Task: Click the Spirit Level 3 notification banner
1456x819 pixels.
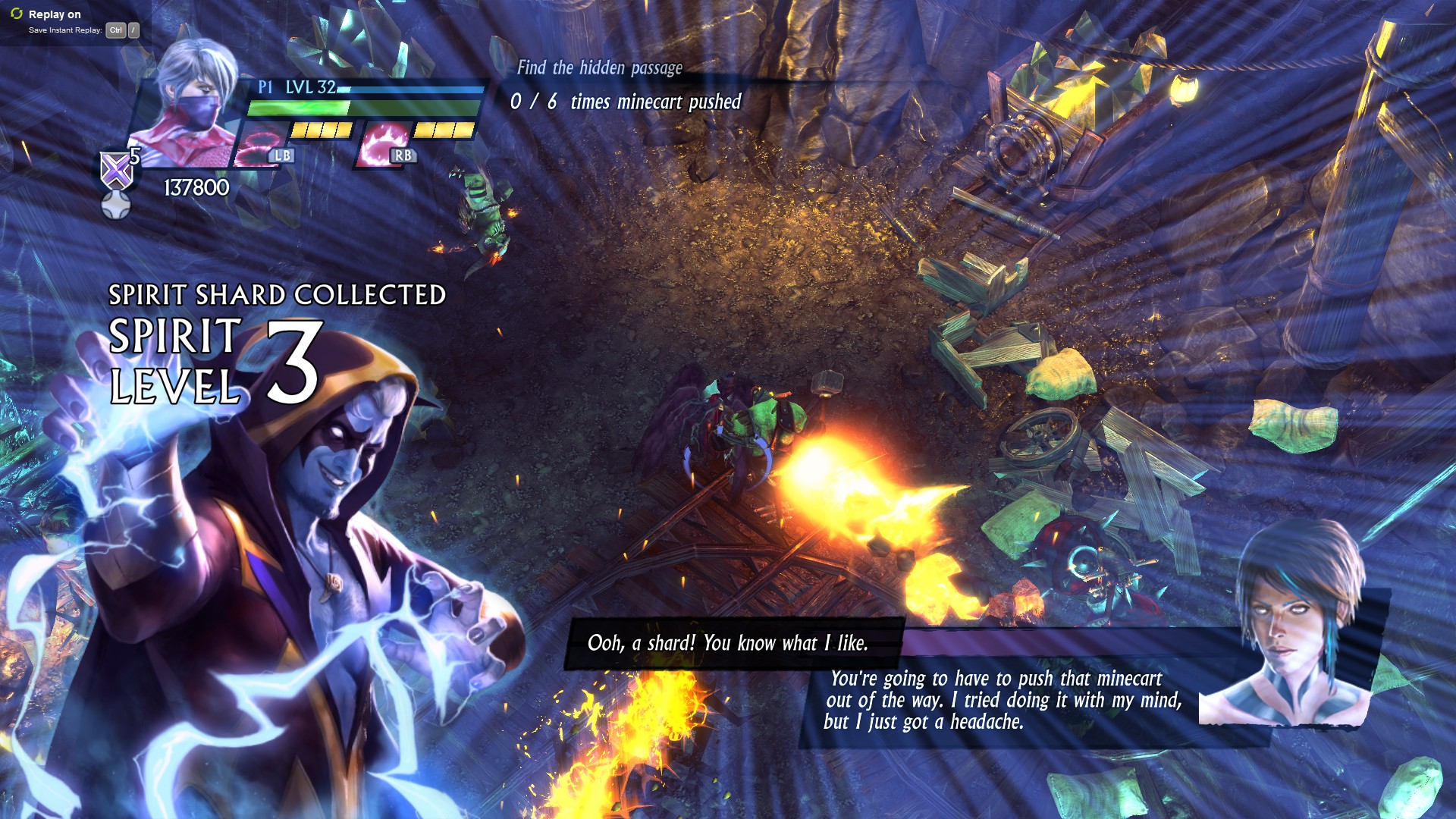Action: (x=216, y=362)
